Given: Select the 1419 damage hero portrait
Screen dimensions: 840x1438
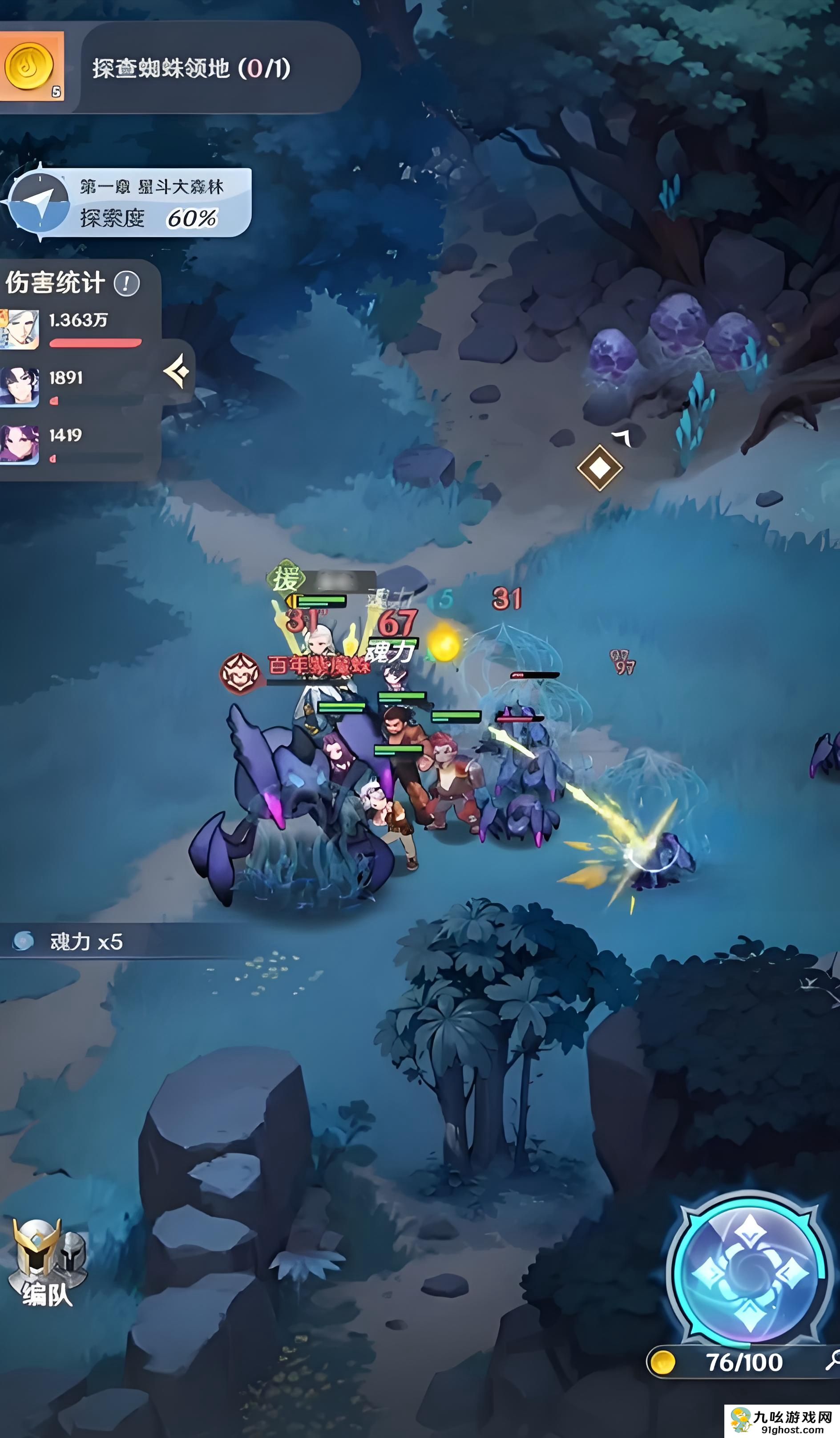Looking at the screenshot, I should (x=20, y=443).
